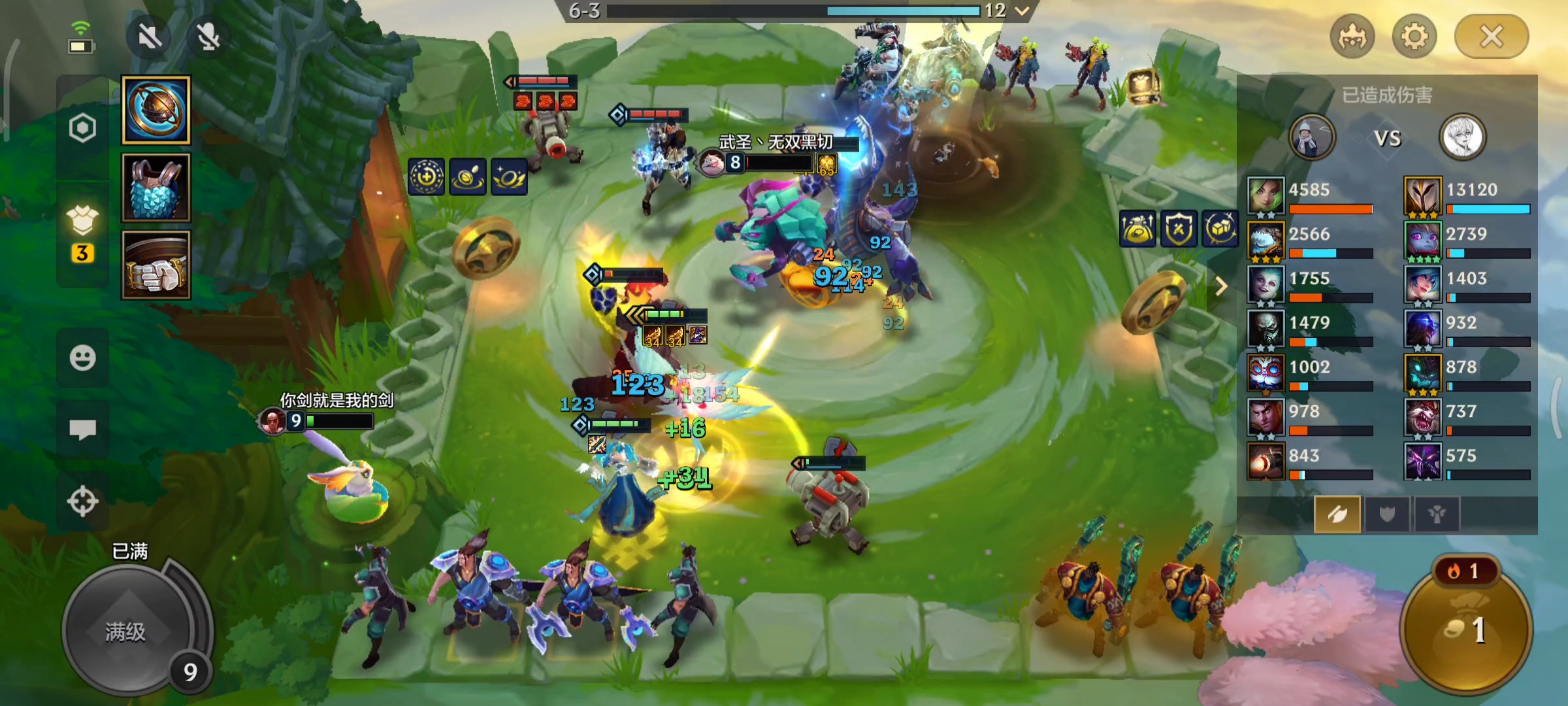1568x706 pixels.
Task: Open the chat bubble
Action: tap(82, 429)
